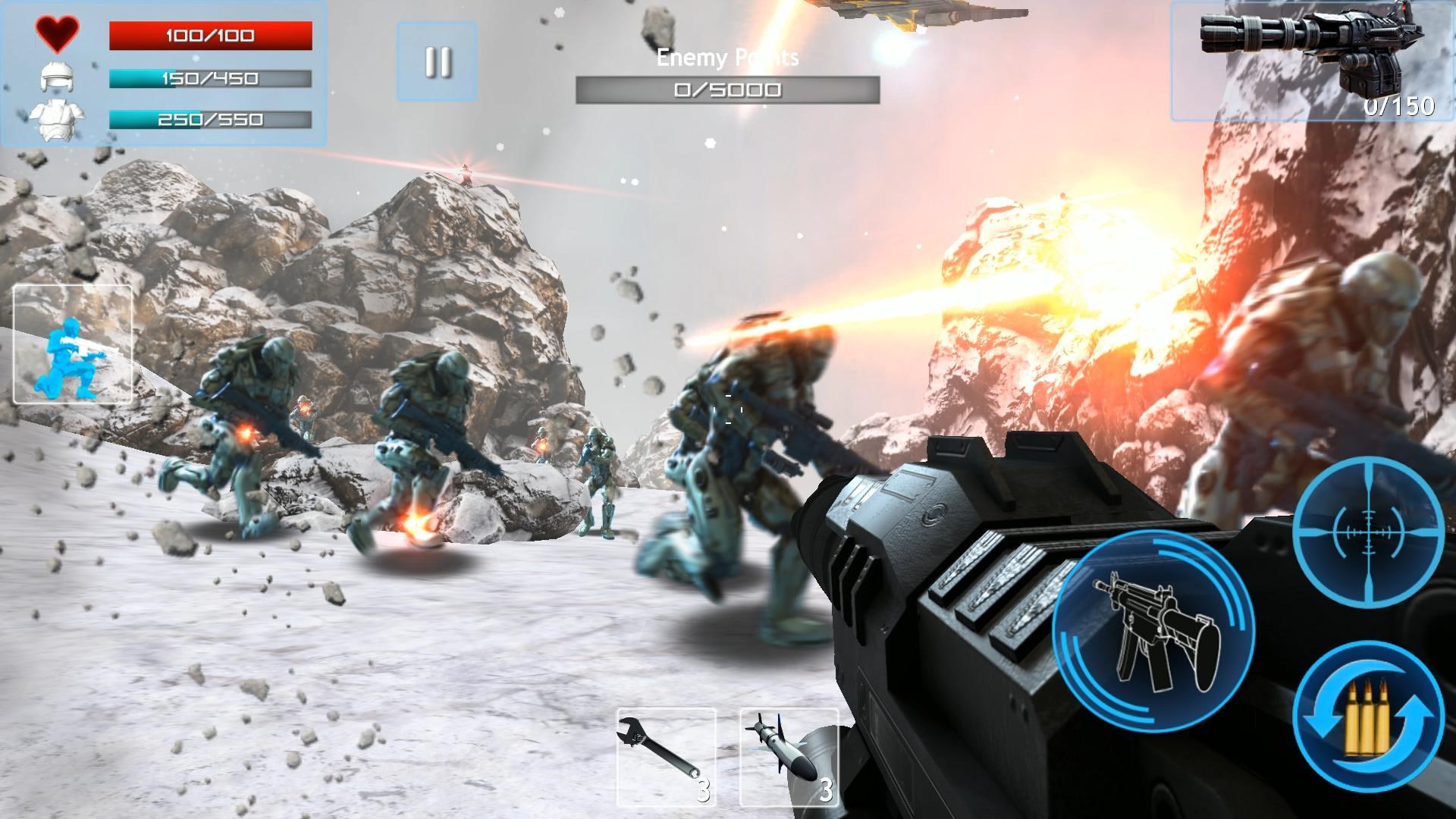Screen dimensions: 1456x819
Task: Toggle the blue crouching soldier stance
Action: [x=73, y=344]
